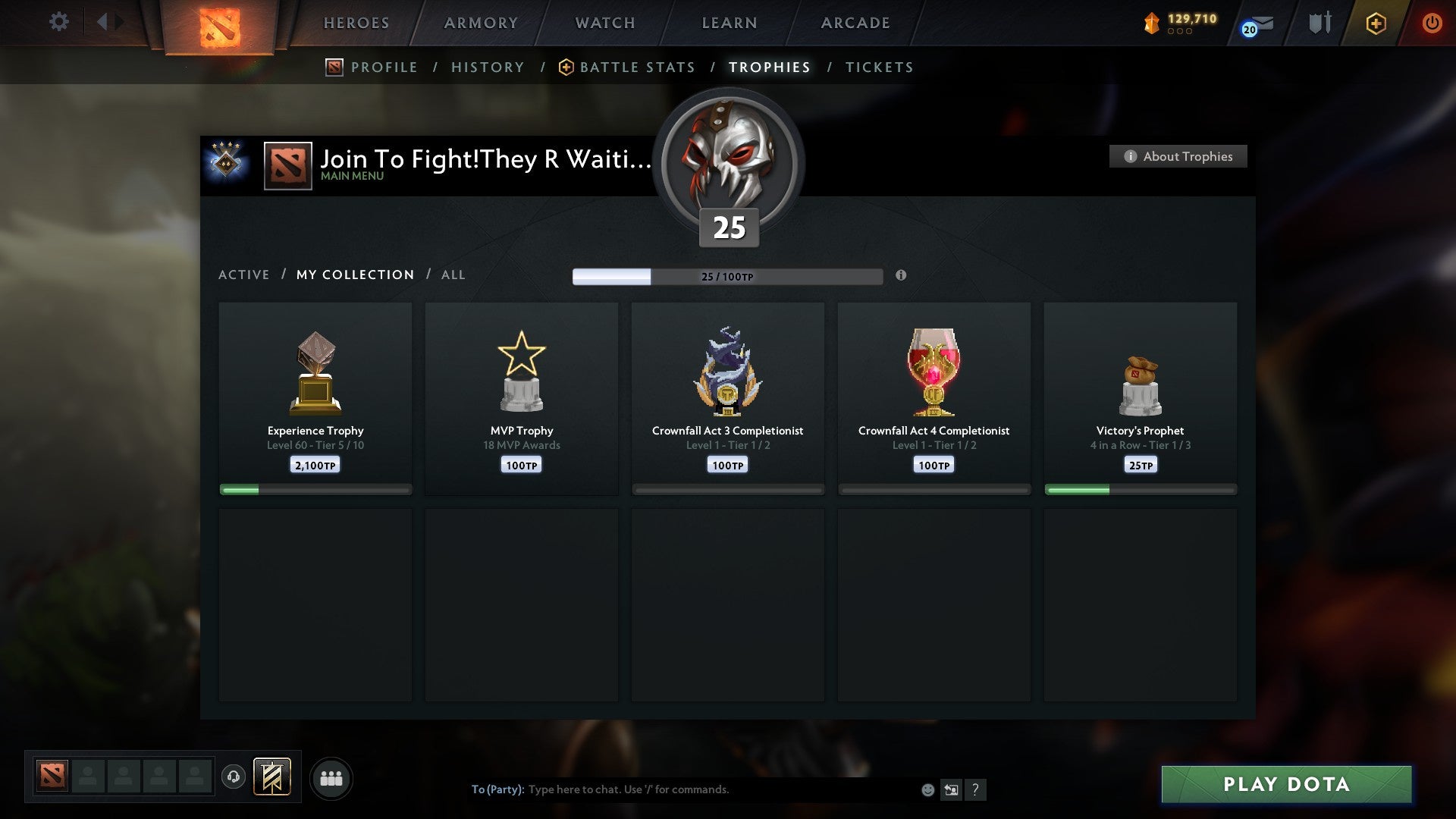Open the trophy progress info circle
Image resolution: width=1456 pixels, height=819 pixels.
[x=901, y=277]
